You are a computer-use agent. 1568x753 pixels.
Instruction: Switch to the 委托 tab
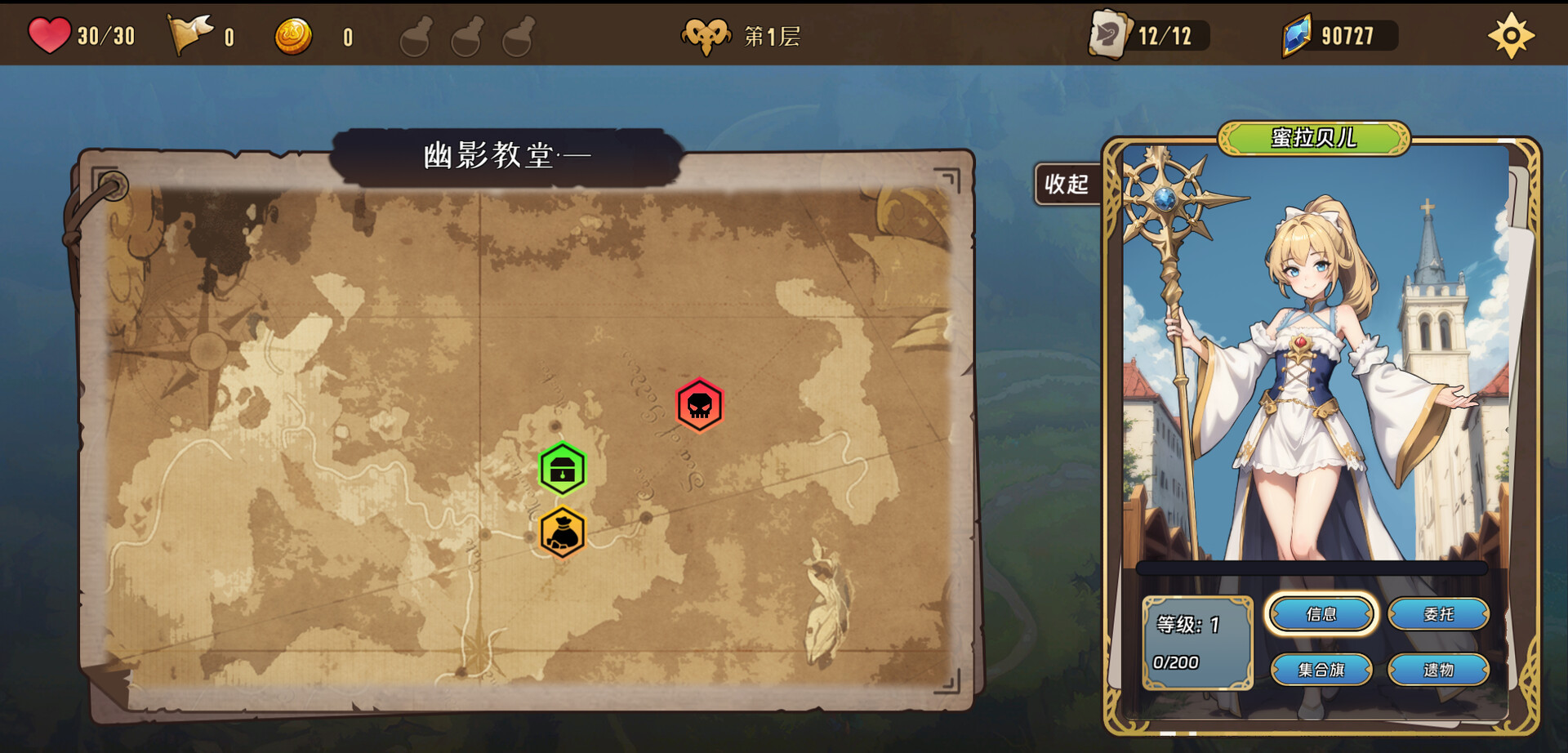(x=1441, y=614)
